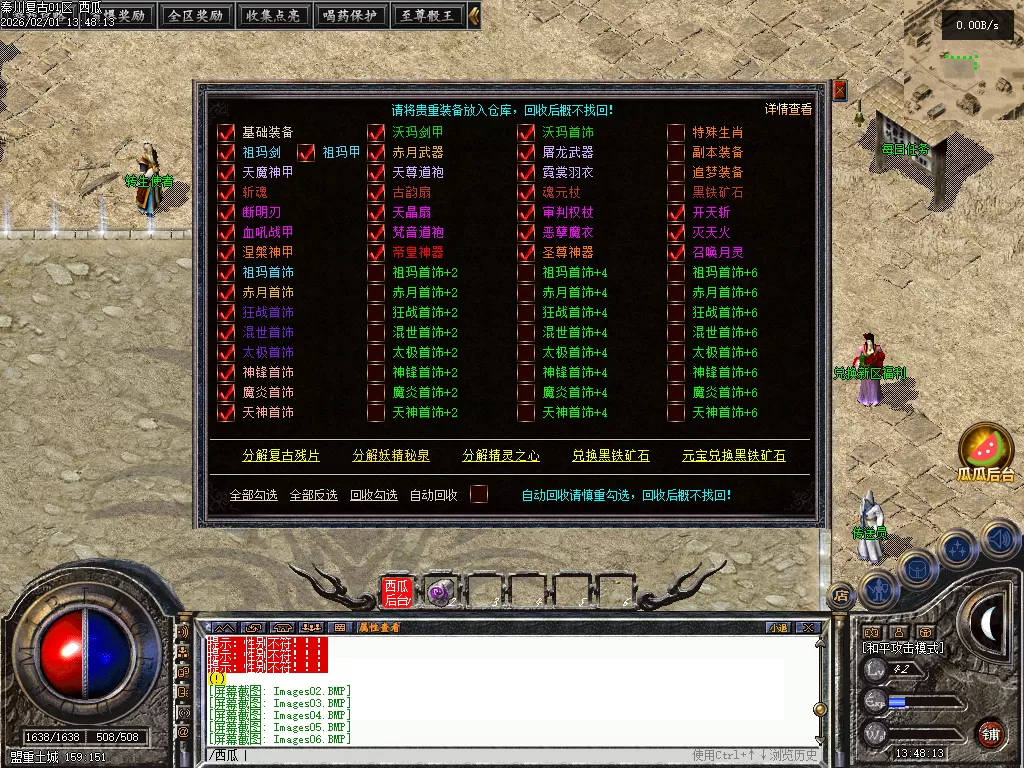Image resolution: width=1024 pixels, height=768 pixels.
Task: Close the equipment recycle panel
Action: [x=839, y=90]
